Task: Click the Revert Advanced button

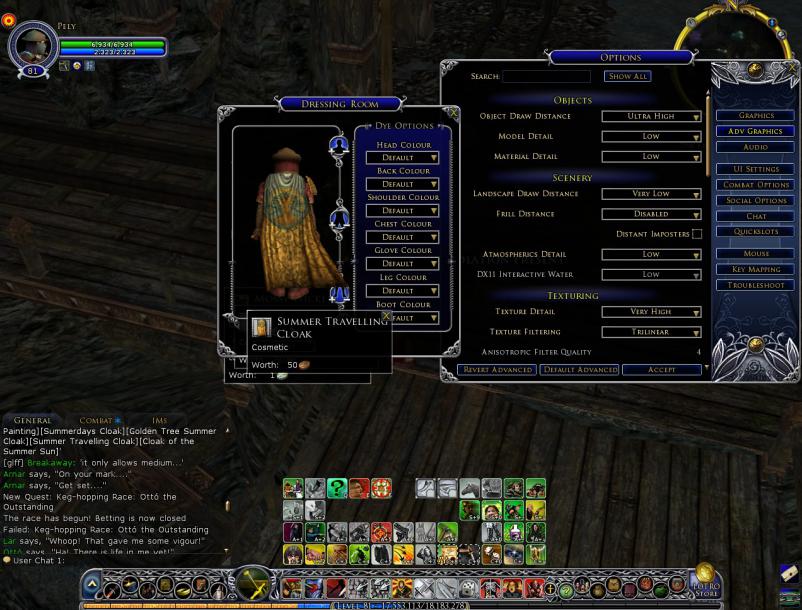Action: [497, 370]
